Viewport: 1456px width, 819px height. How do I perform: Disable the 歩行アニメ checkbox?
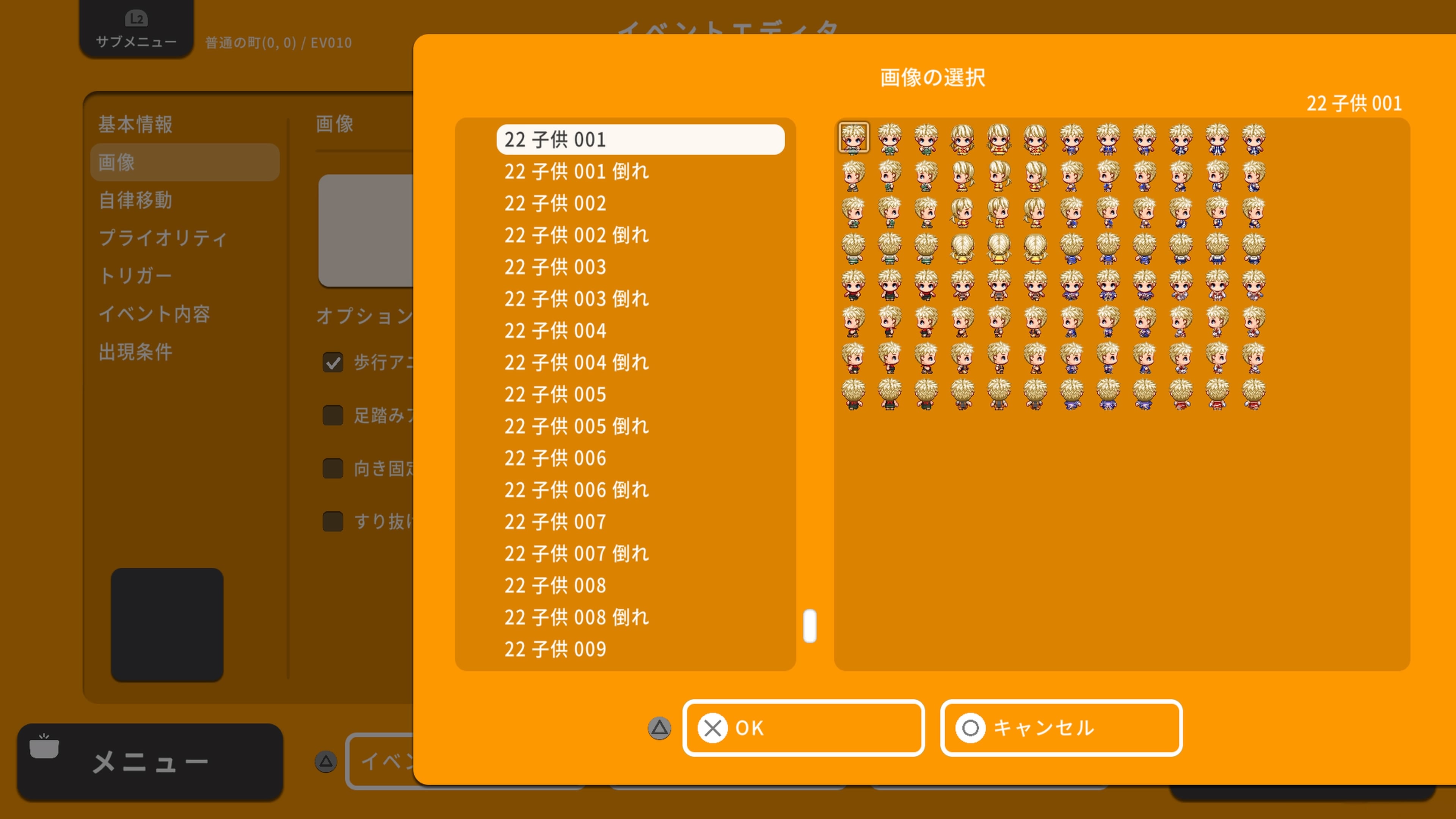(333, 362)
